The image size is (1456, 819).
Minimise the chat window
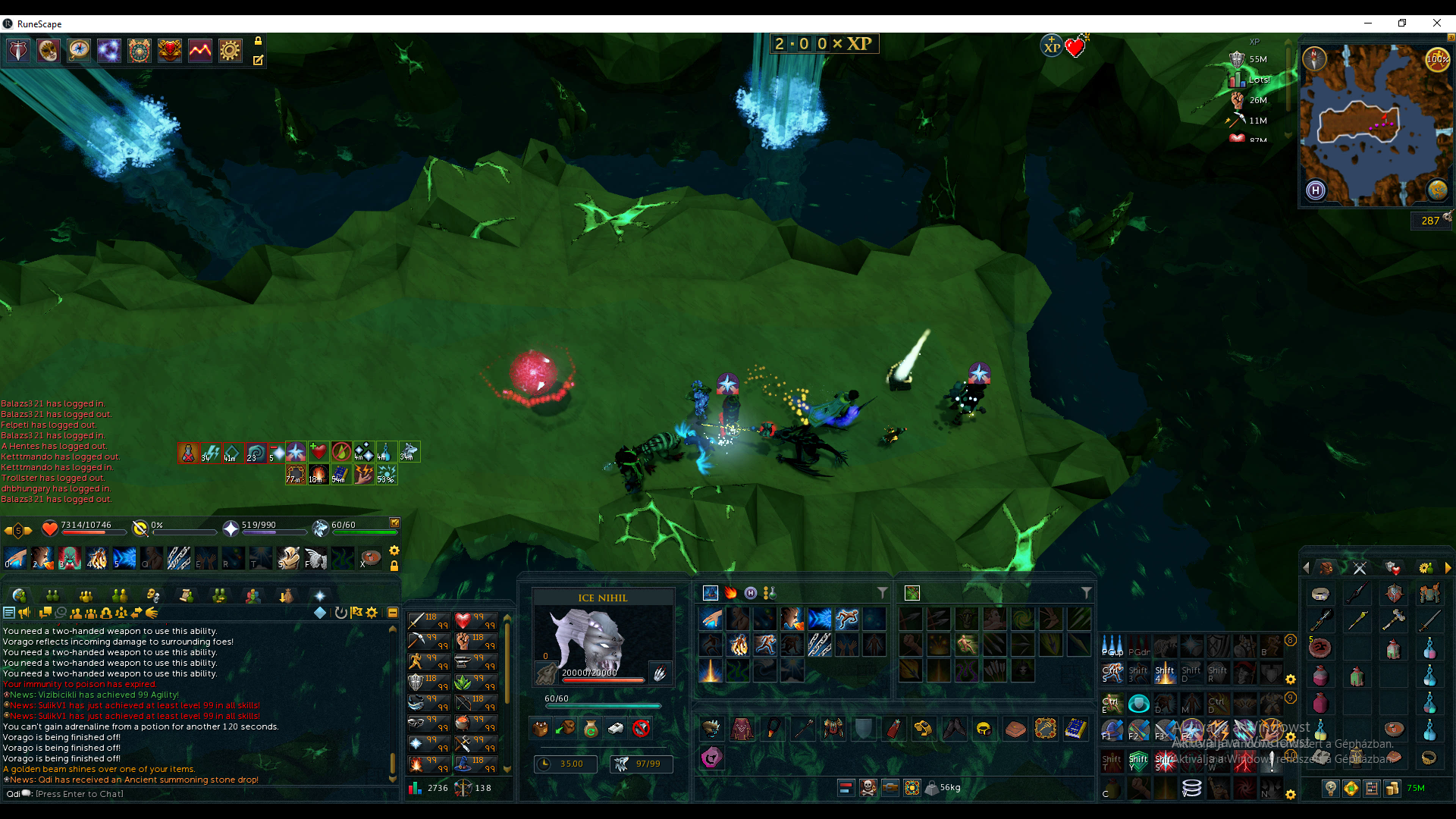tap(393, 613)
